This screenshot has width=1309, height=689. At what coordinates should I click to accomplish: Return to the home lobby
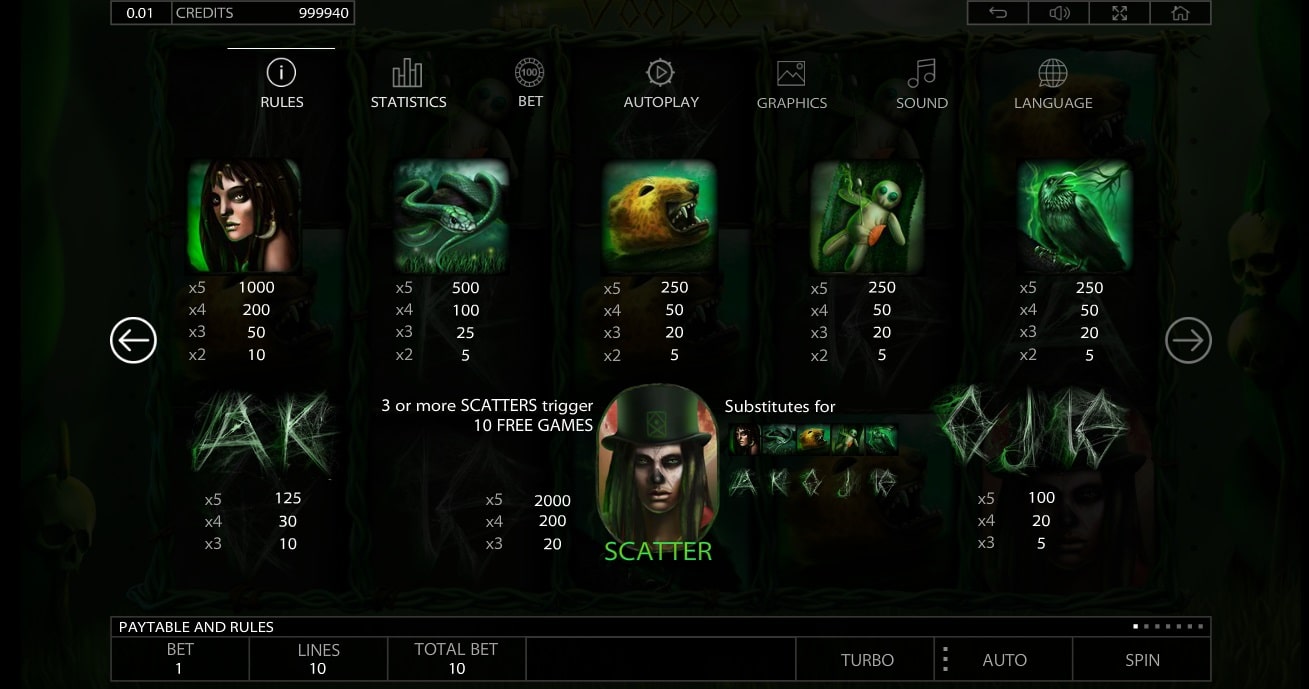click(x=1180, y=13)
